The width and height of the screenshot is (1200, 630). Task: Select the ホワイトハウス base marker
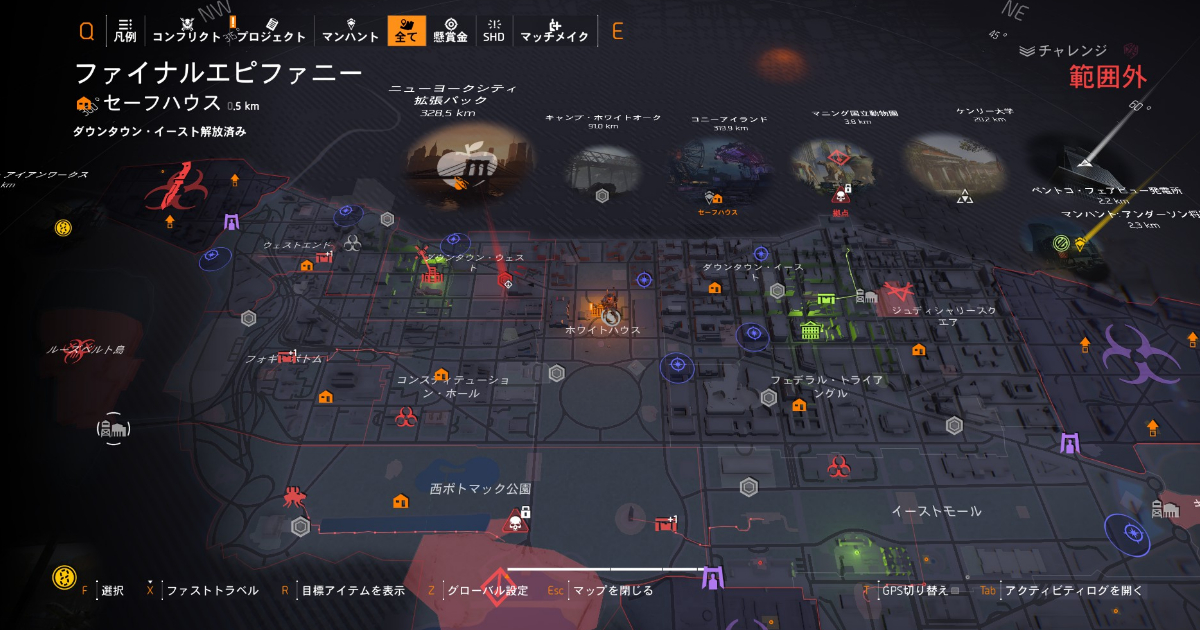pyautogui.click(x=605, y=305)
